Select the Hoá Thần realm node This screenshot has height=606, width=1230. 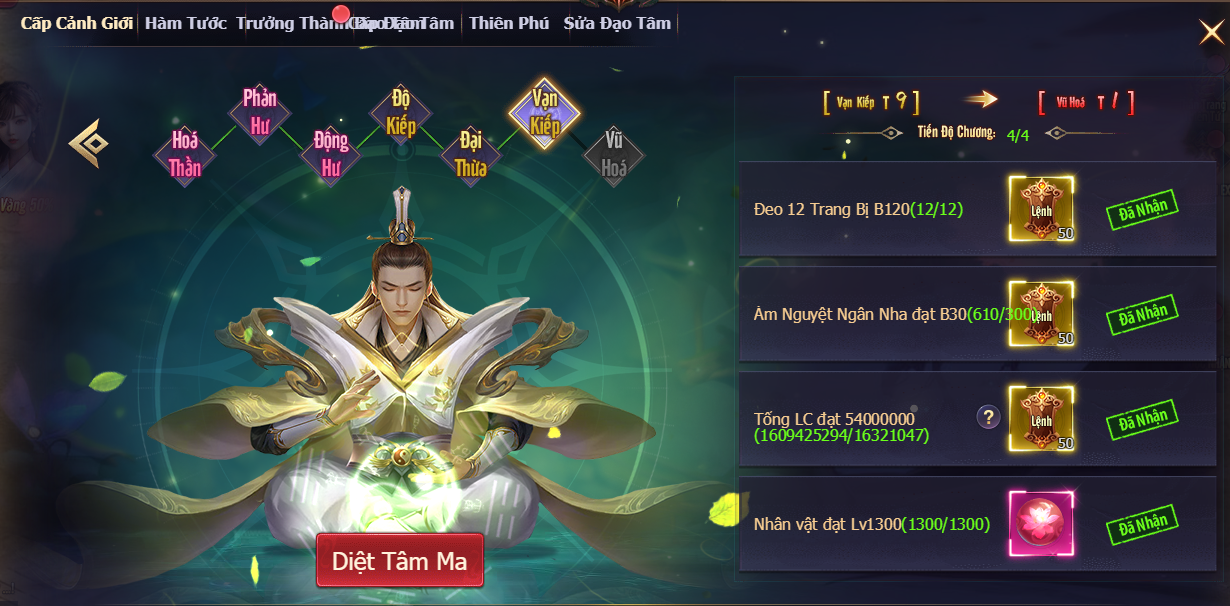click(x=185, y=155)
